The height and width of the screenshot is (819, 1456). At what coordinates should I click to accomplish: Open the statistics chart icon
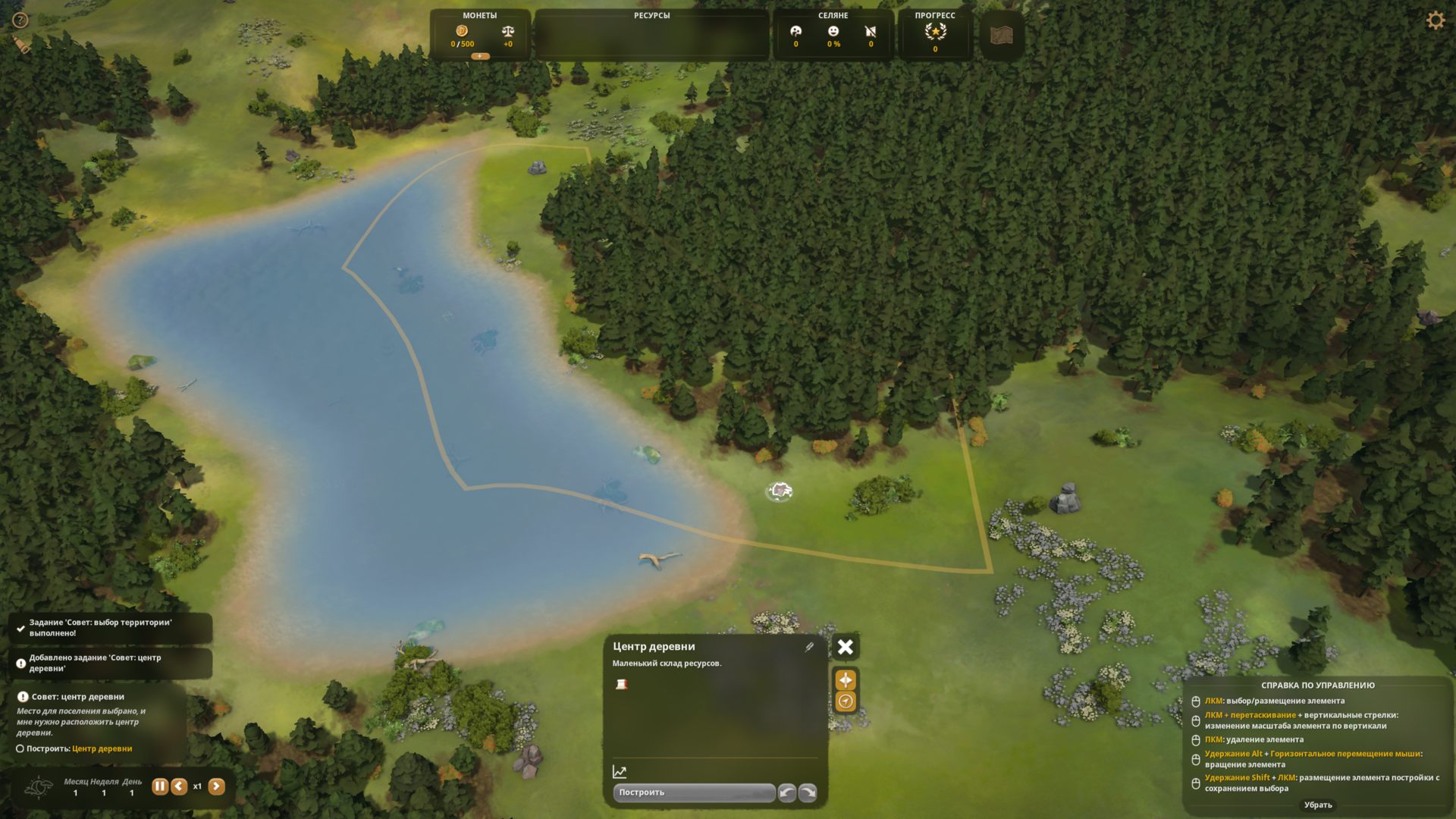(x=620, y=772)
